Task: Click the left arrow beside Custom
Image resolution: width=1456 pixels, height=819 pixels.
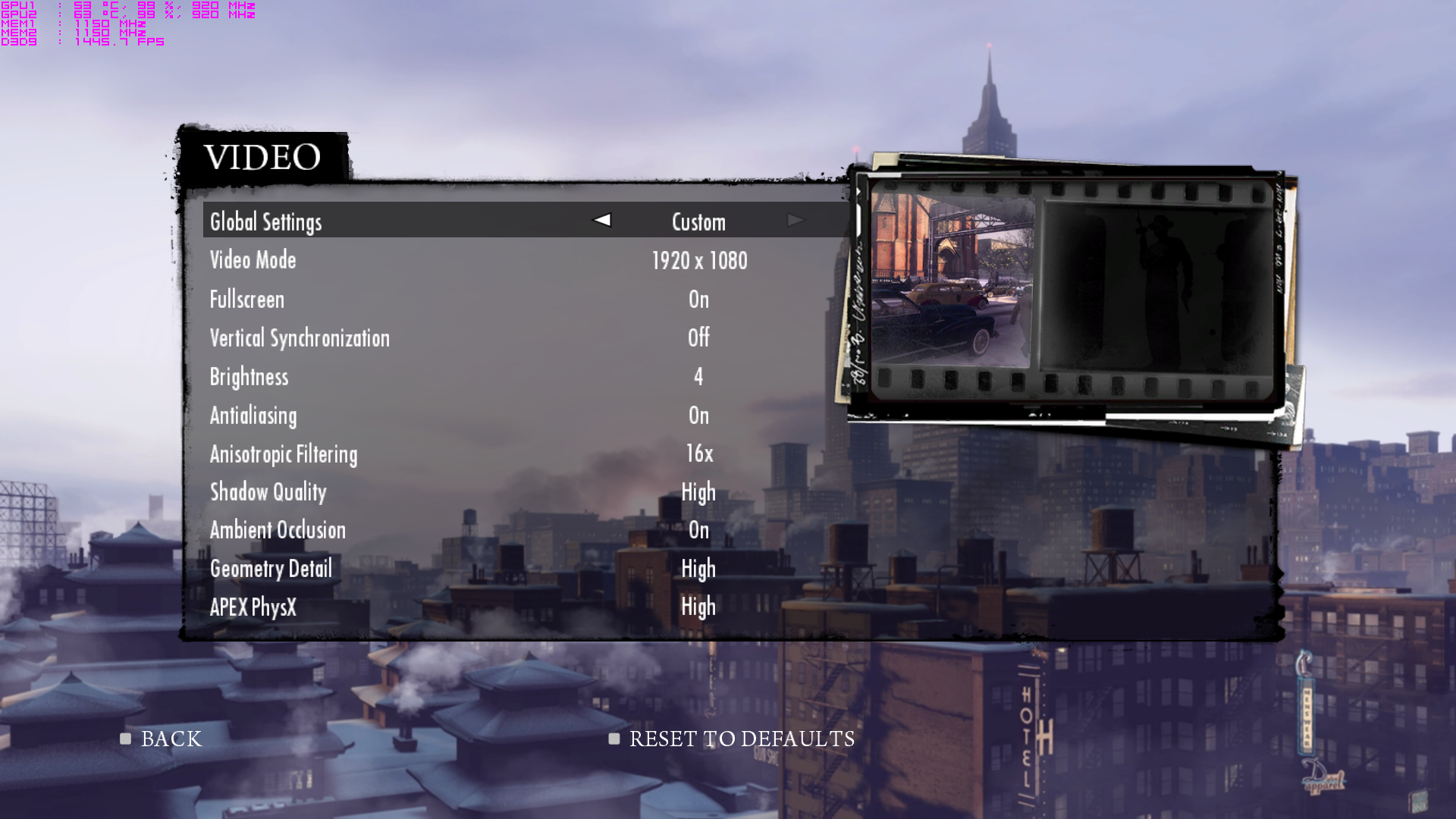Action: coord(602,220)
